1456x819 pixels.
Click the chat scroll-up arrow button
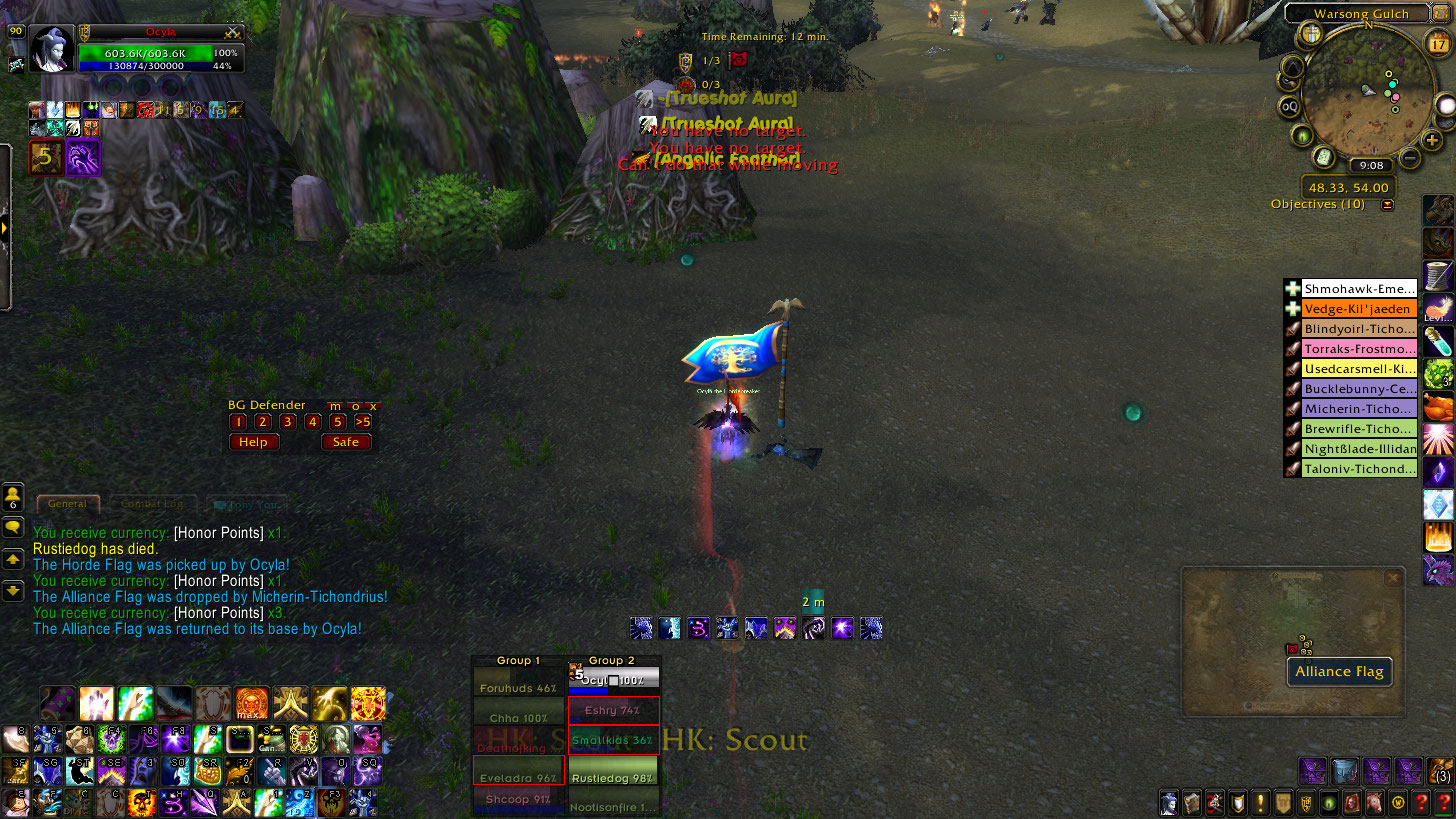(x=14, y=560)
